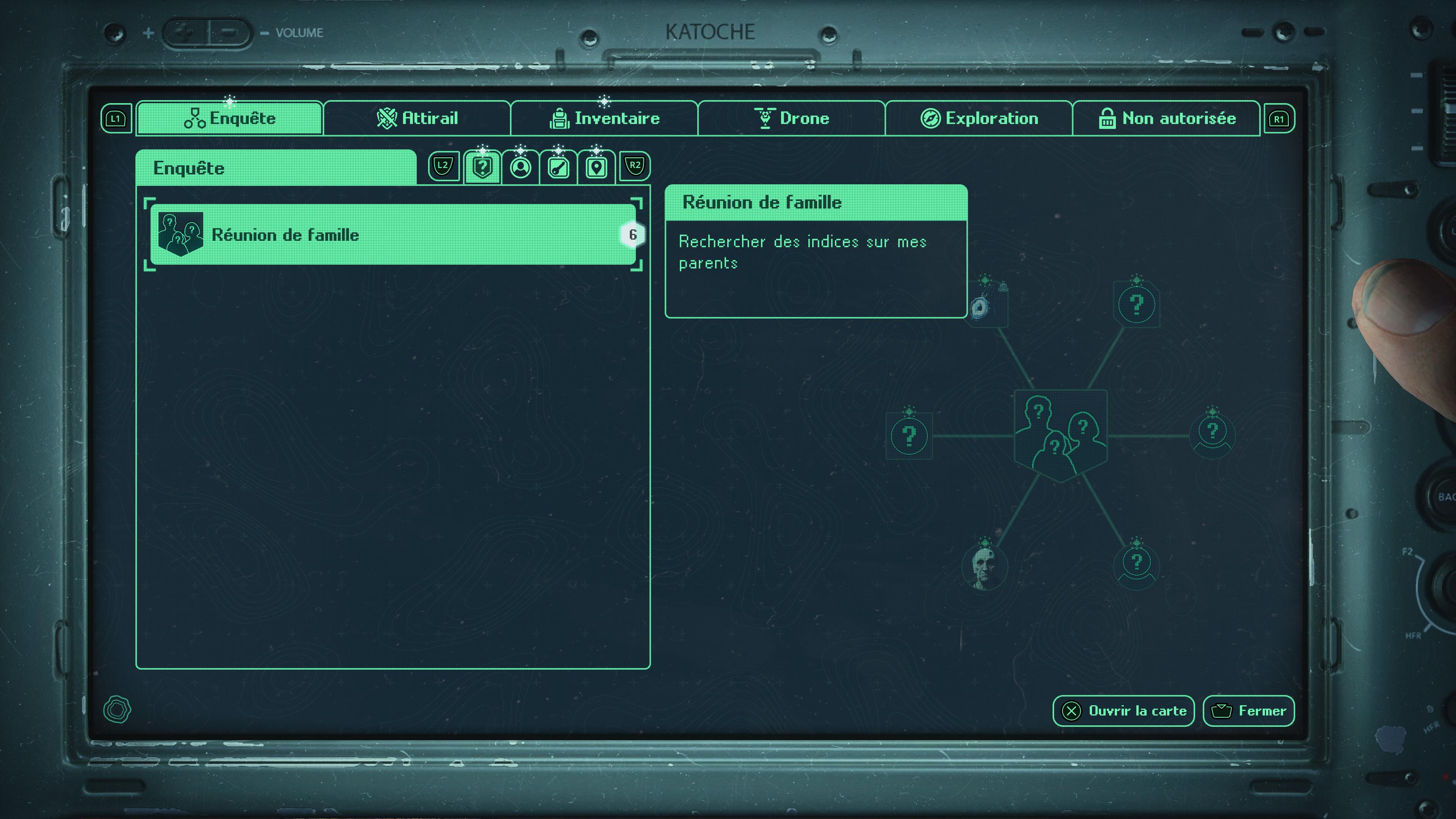Image resolution: width=1456 pixels, height=819 pixels.
Task: Switch to the Enquête main tab
Action: coord(229,119)
